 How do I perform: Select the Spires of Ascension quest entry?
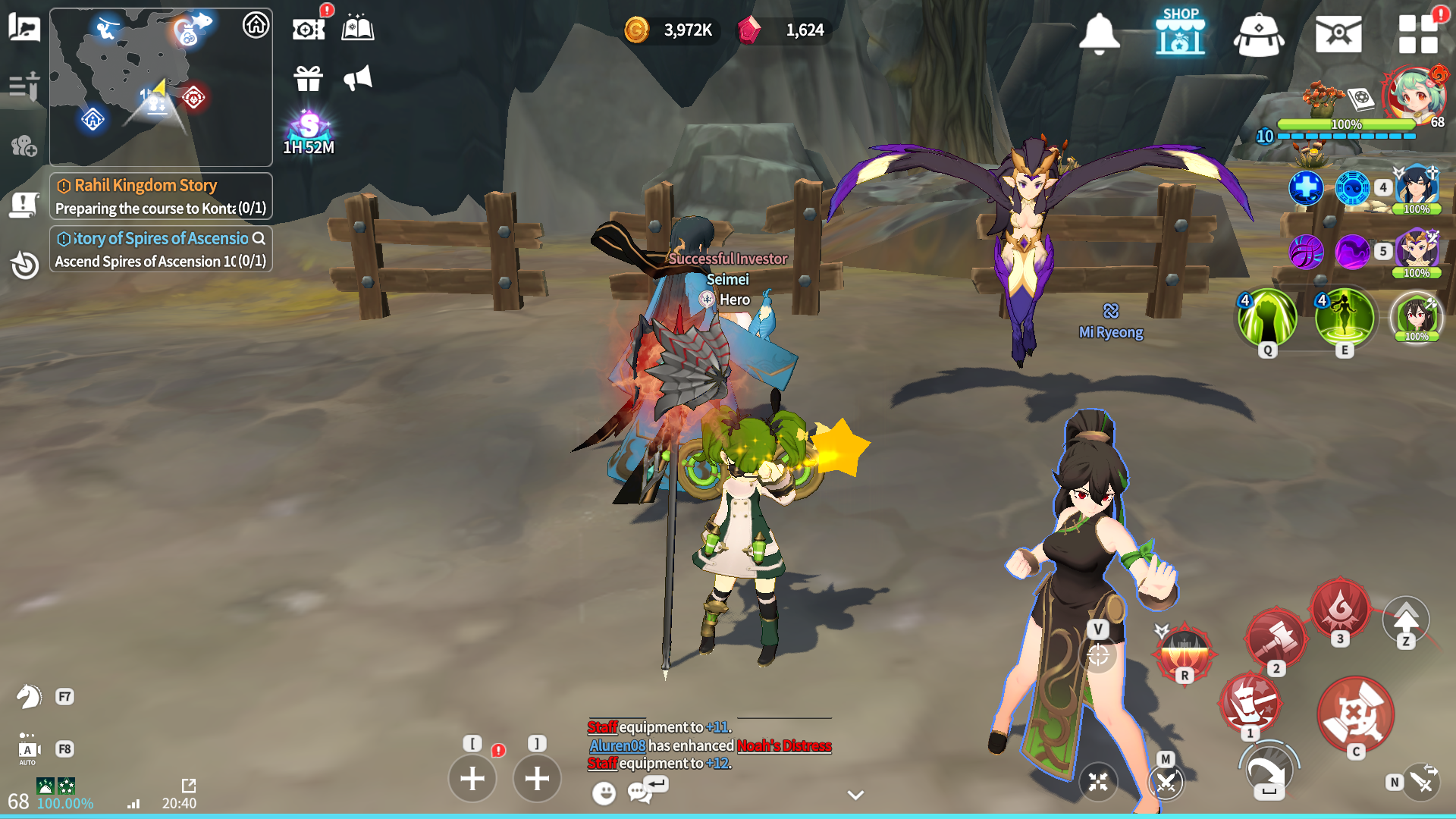tap(161, 249)
